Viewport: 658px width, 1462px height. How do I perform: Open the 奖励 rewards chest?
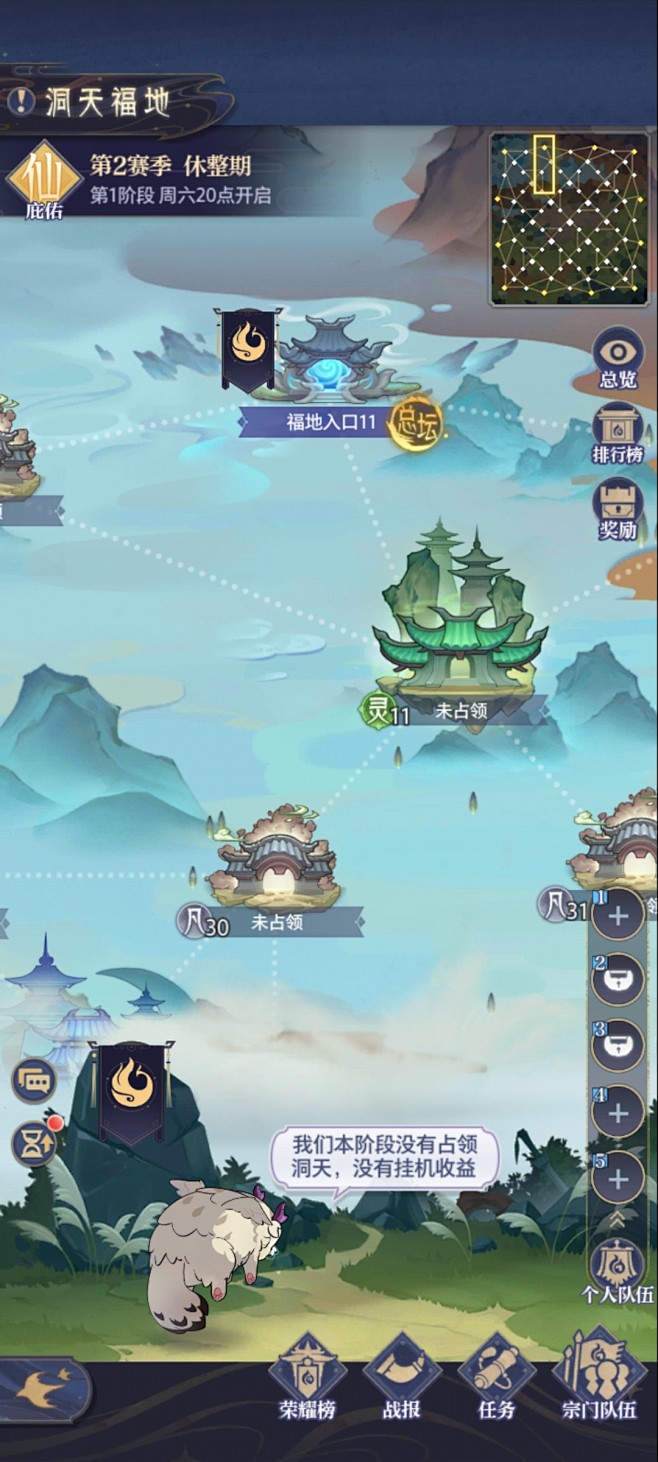click(618, 507)
